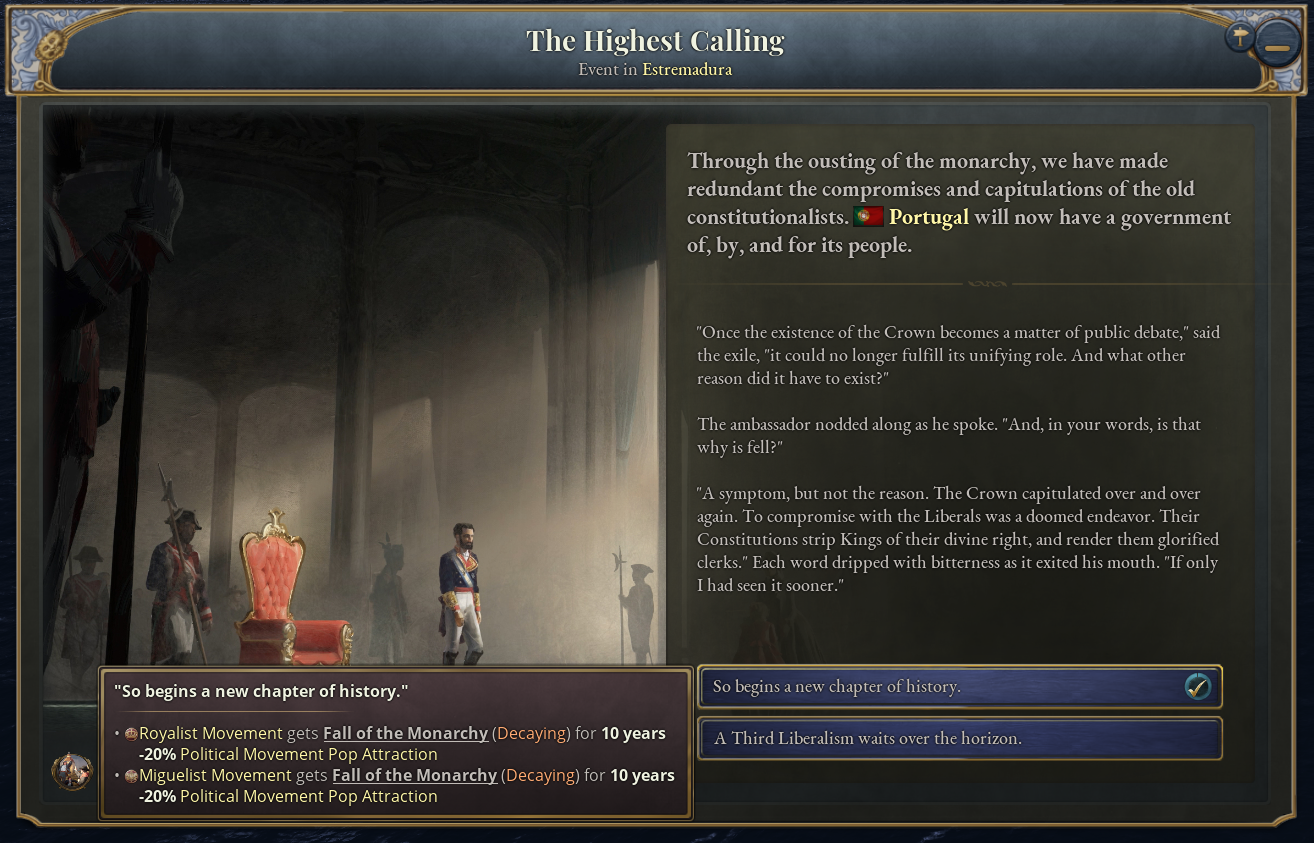The image size is (1314, 843).
Task: Open the Miguelist Movement link in tooltip
Action: tap(215, 775)
